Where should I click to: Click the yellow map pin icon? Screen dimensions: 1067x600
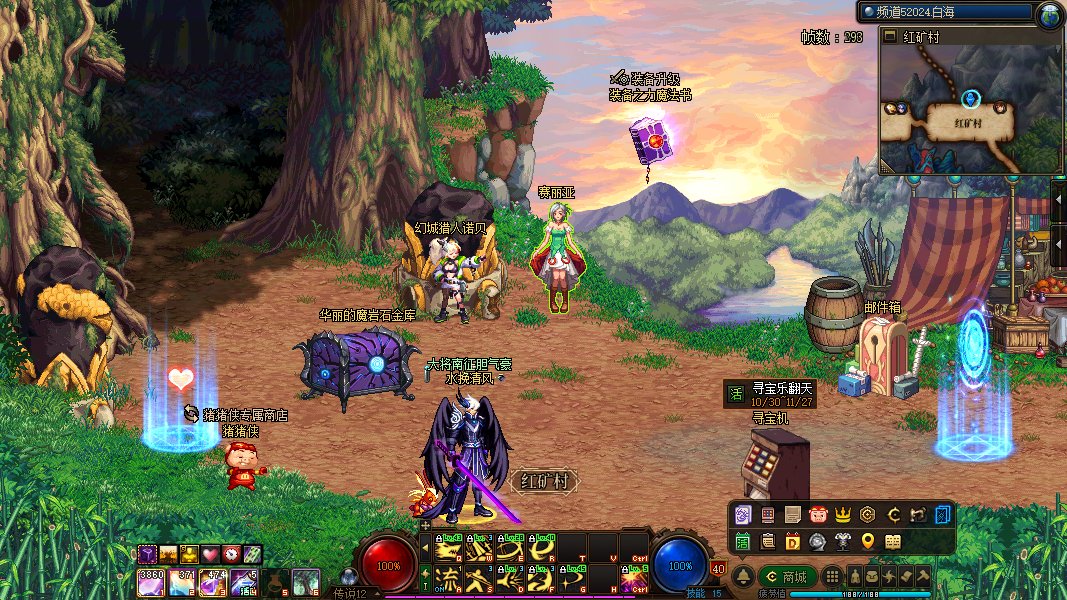[868, 542]
